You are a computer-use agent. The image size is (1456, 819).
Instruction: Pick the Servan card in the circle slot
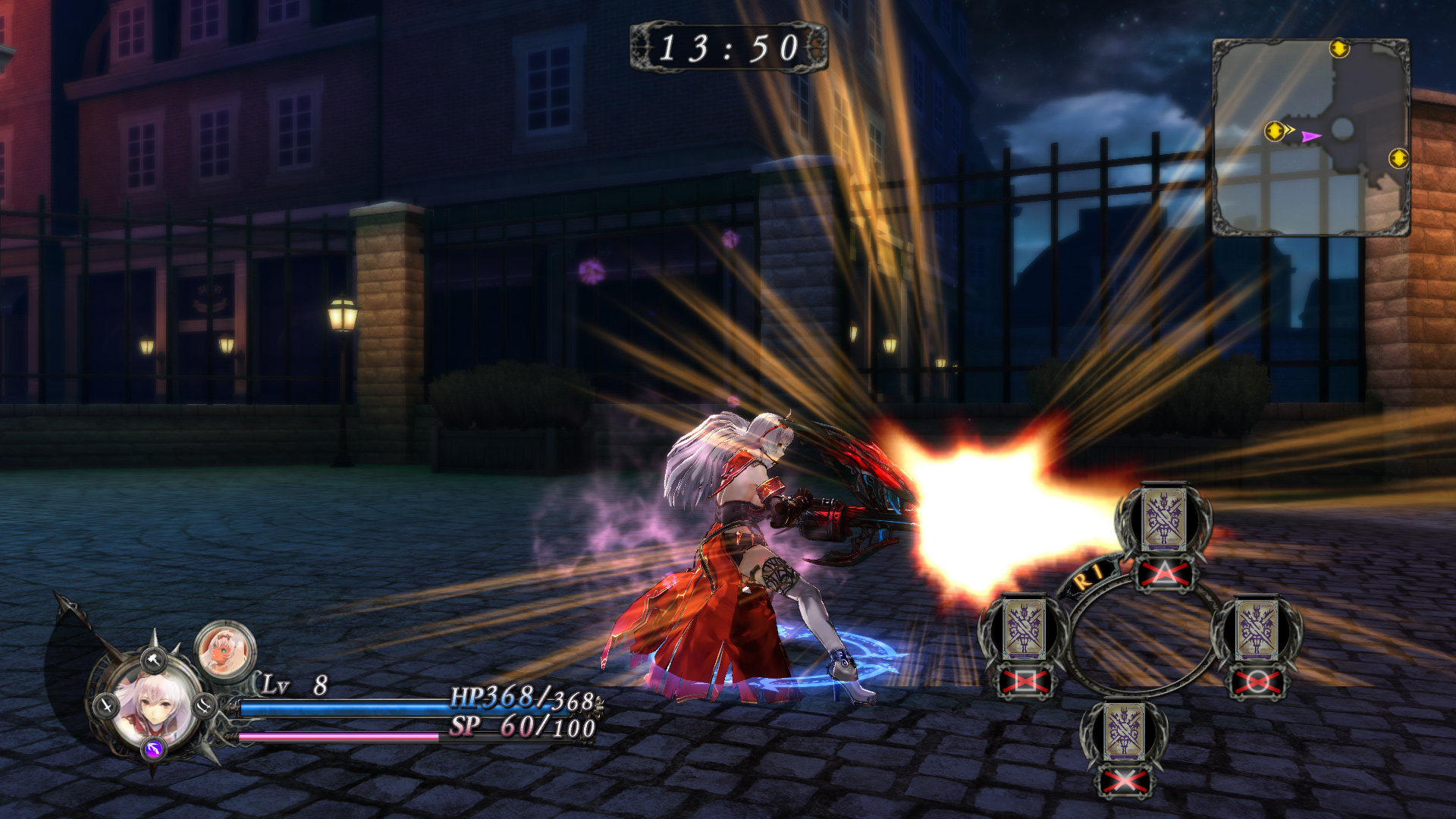(1257, 631)
